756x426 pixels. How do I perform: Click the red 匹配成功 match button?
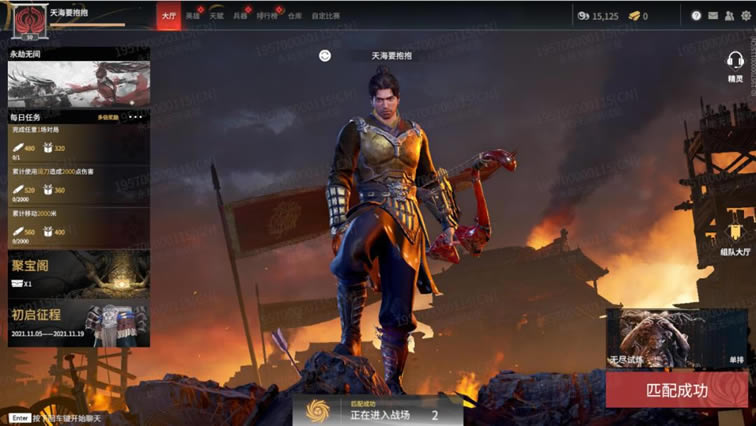coord(676,390)
